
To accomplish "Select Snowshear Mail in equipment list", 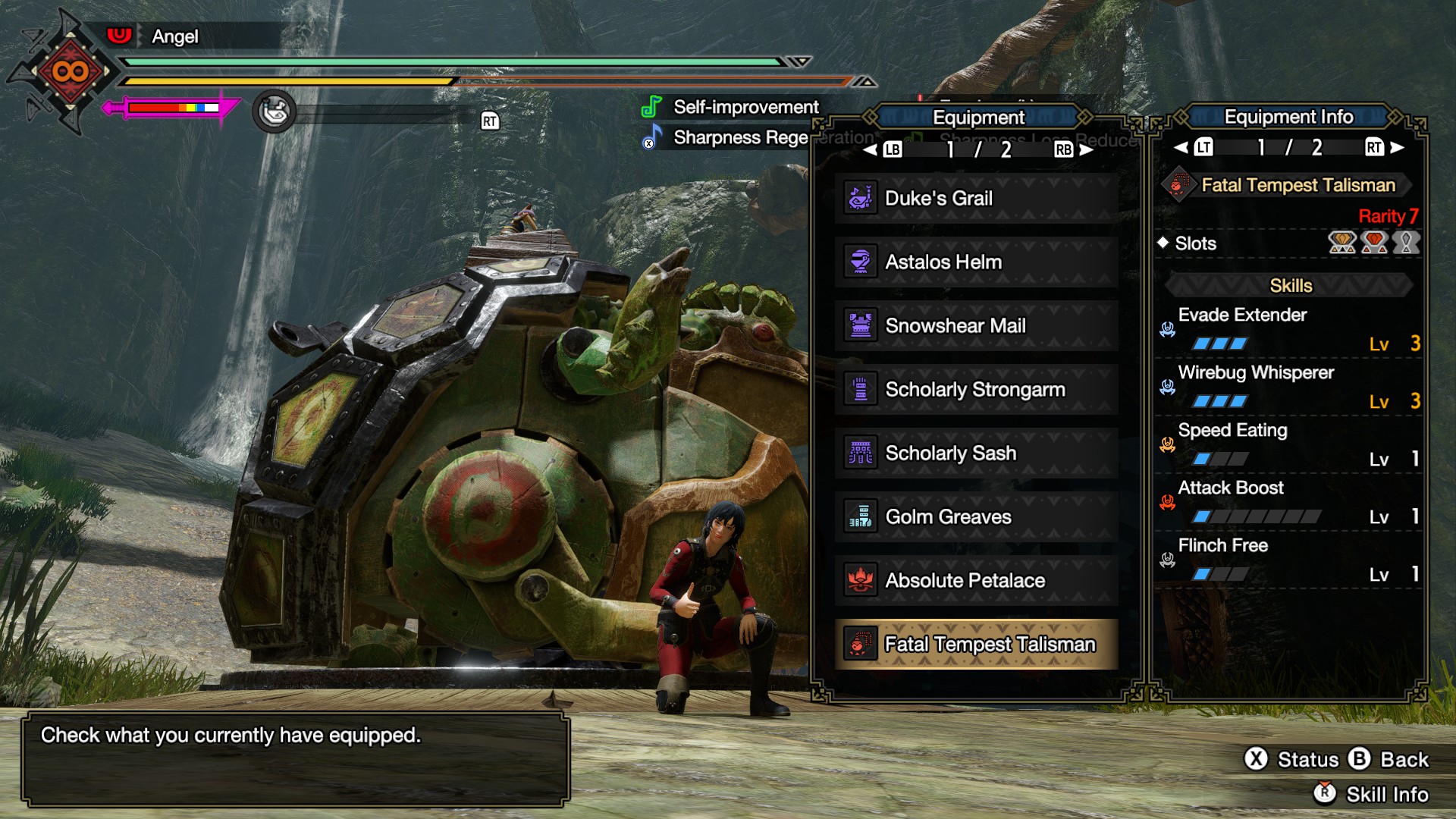I will click(x=976, y=325).
